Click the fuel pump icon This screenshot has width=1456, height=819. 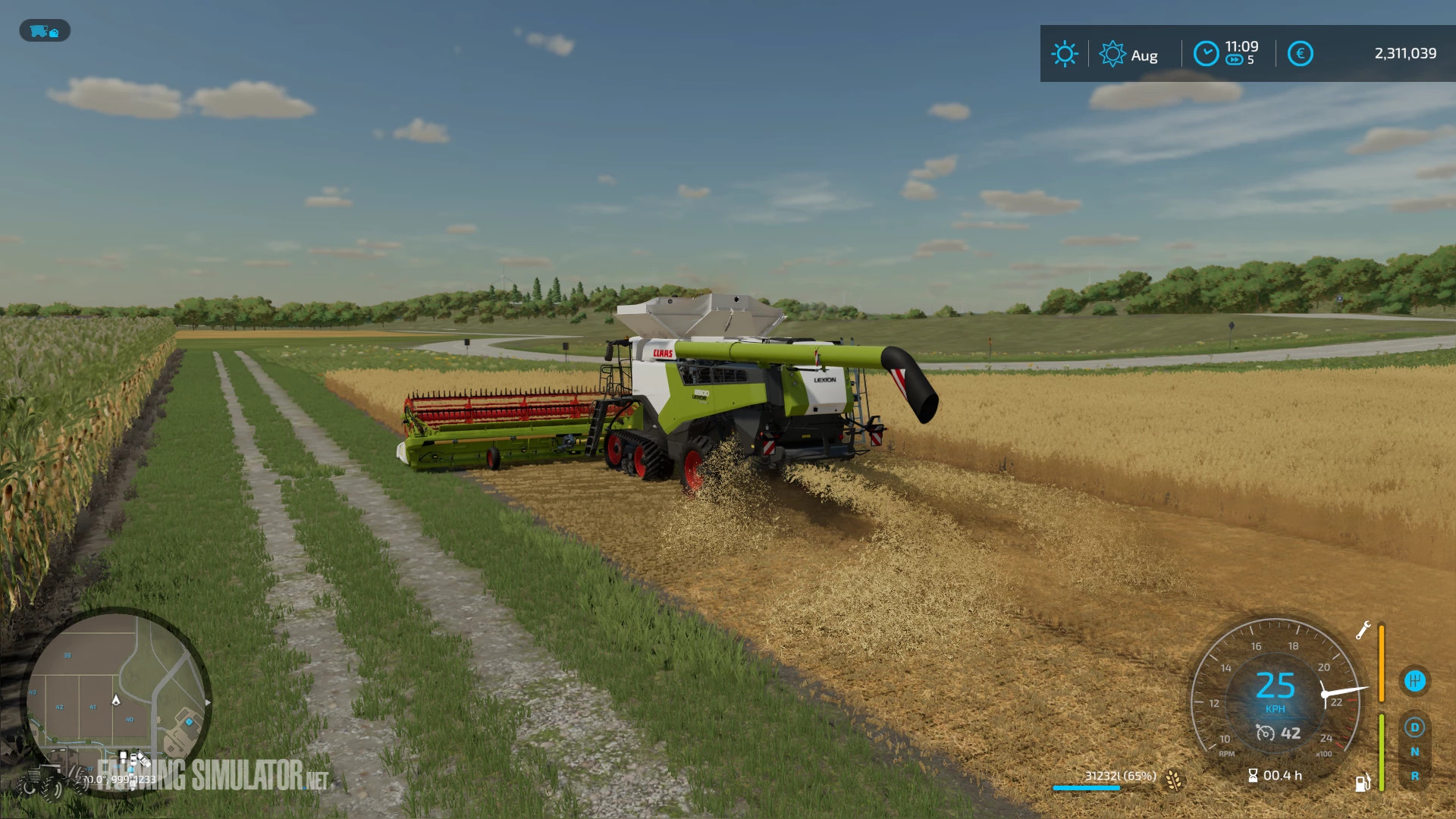pos(1362,783)
